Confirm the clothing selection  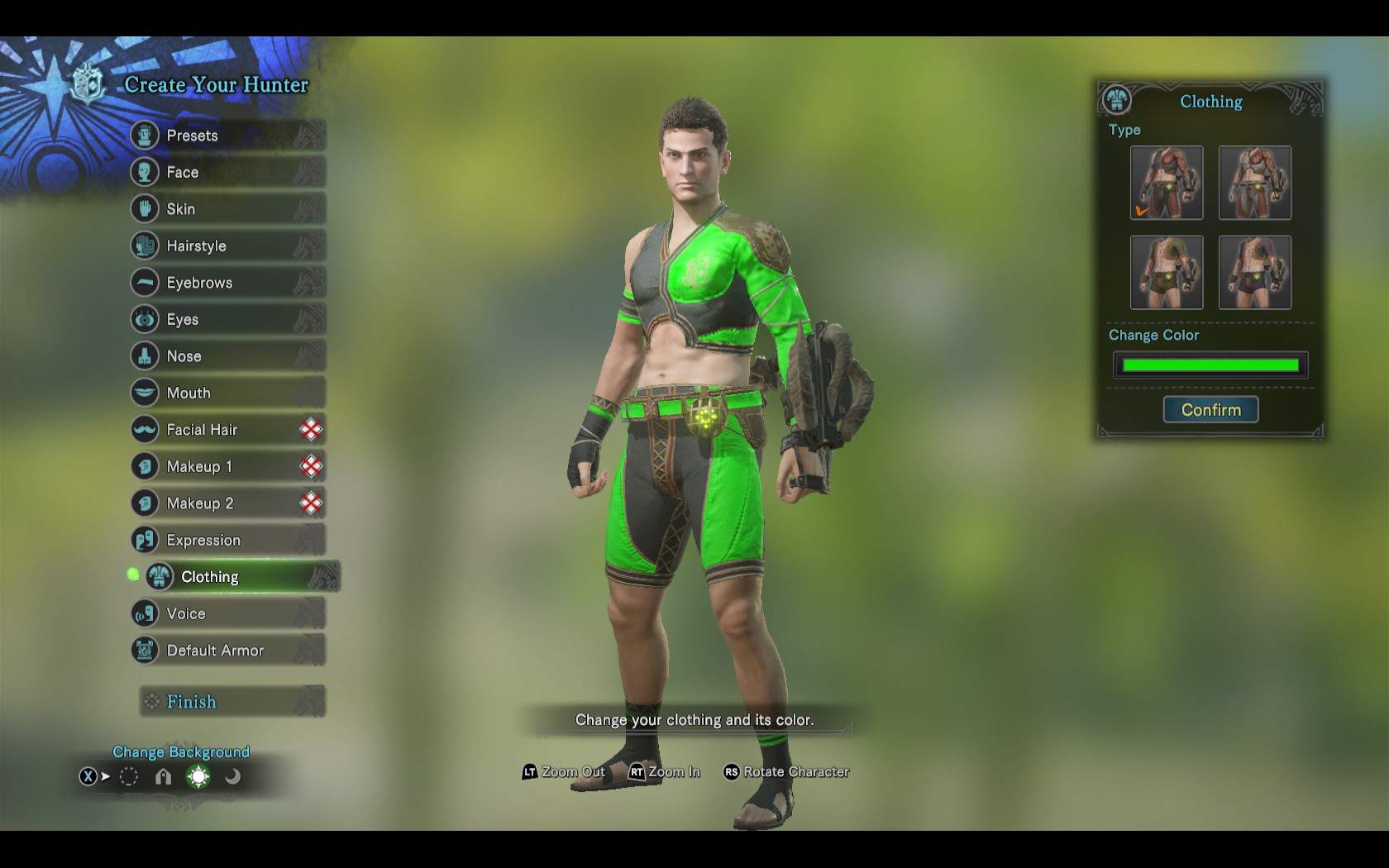pos(1210,410)
